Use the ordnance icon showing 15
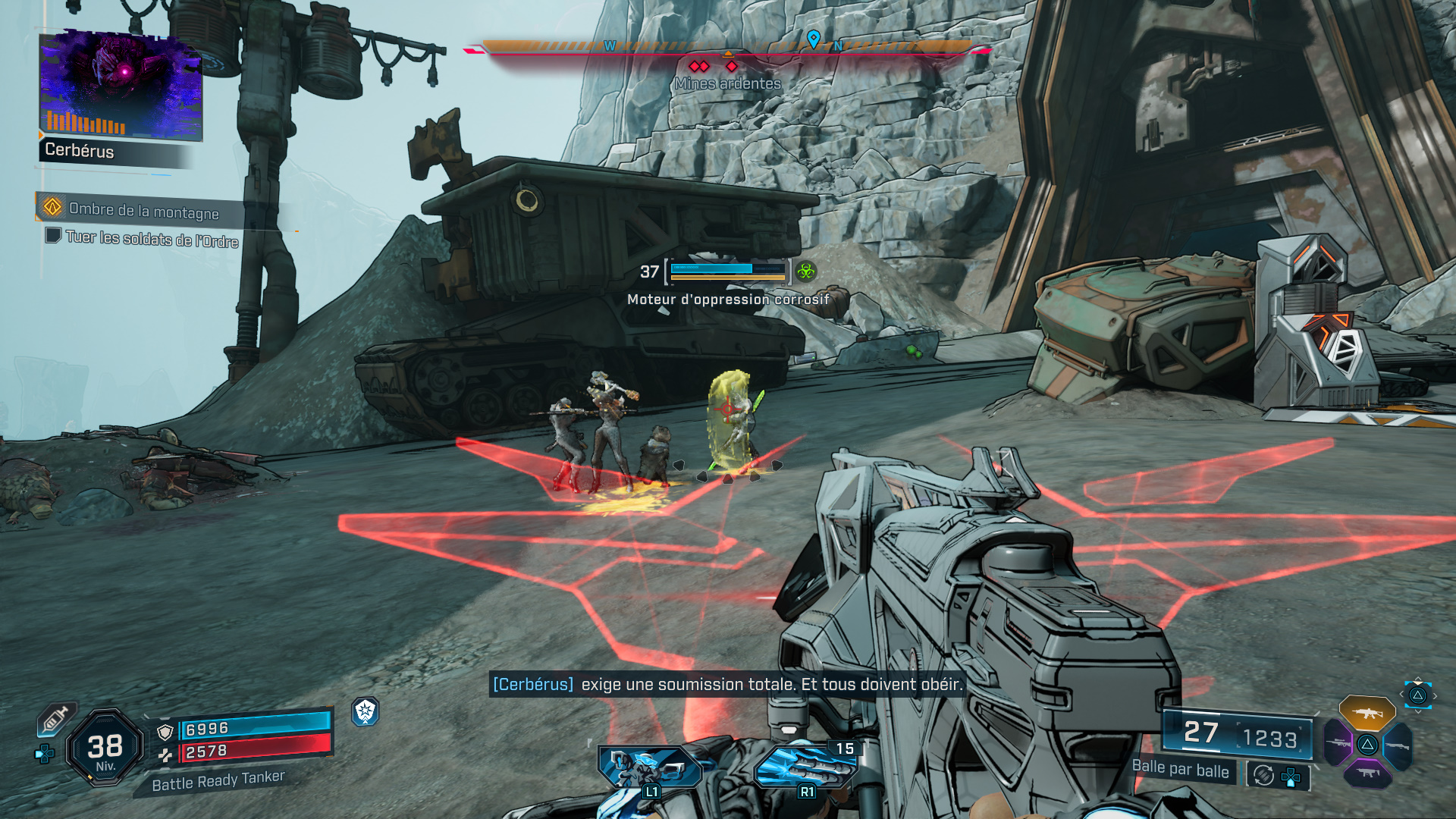 [x=806, y=766]
